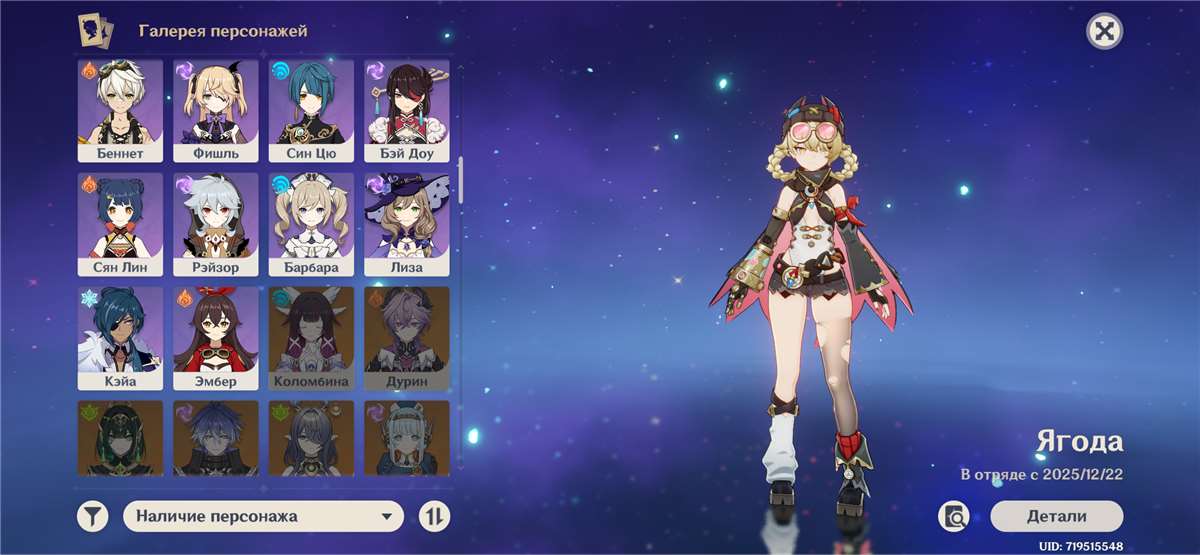Open the Наличие персонажа sort dropdown

263,516
